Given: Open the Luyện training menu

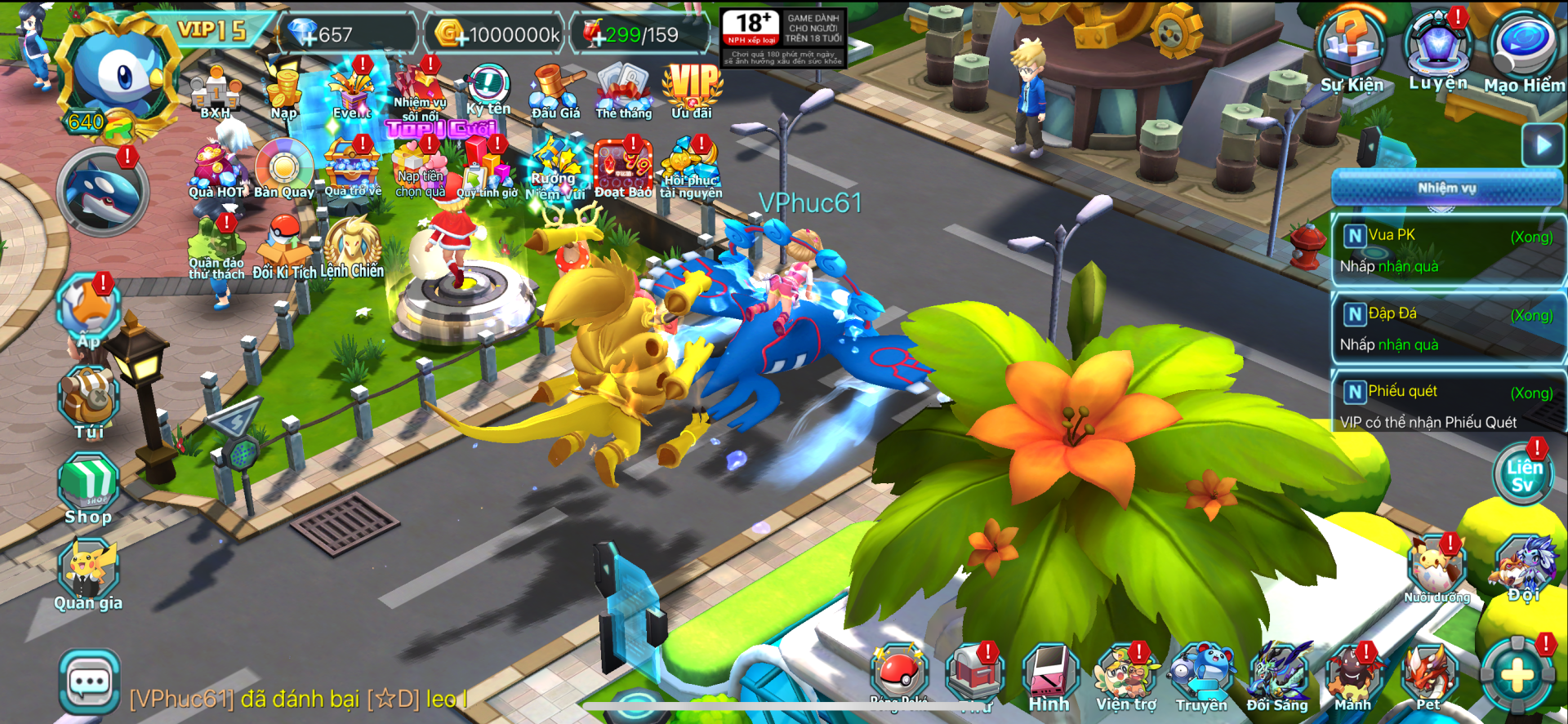Looking at the screenshot, I should pos(1438,47).
